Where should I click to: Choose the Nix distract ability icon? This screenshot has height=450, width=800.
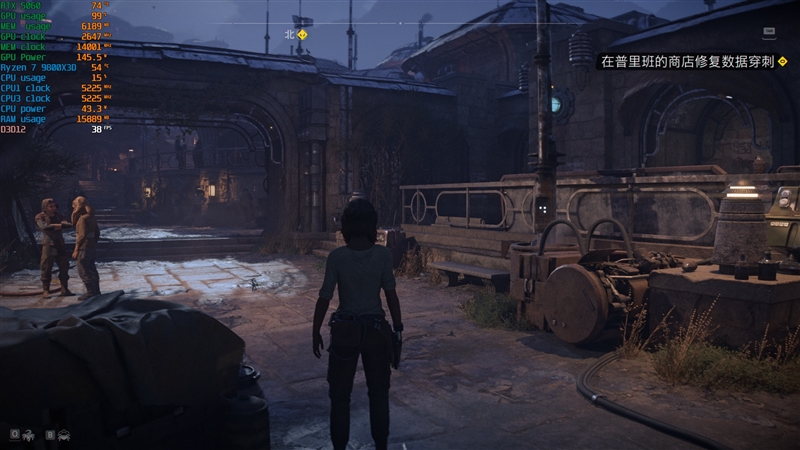(64, 435)
